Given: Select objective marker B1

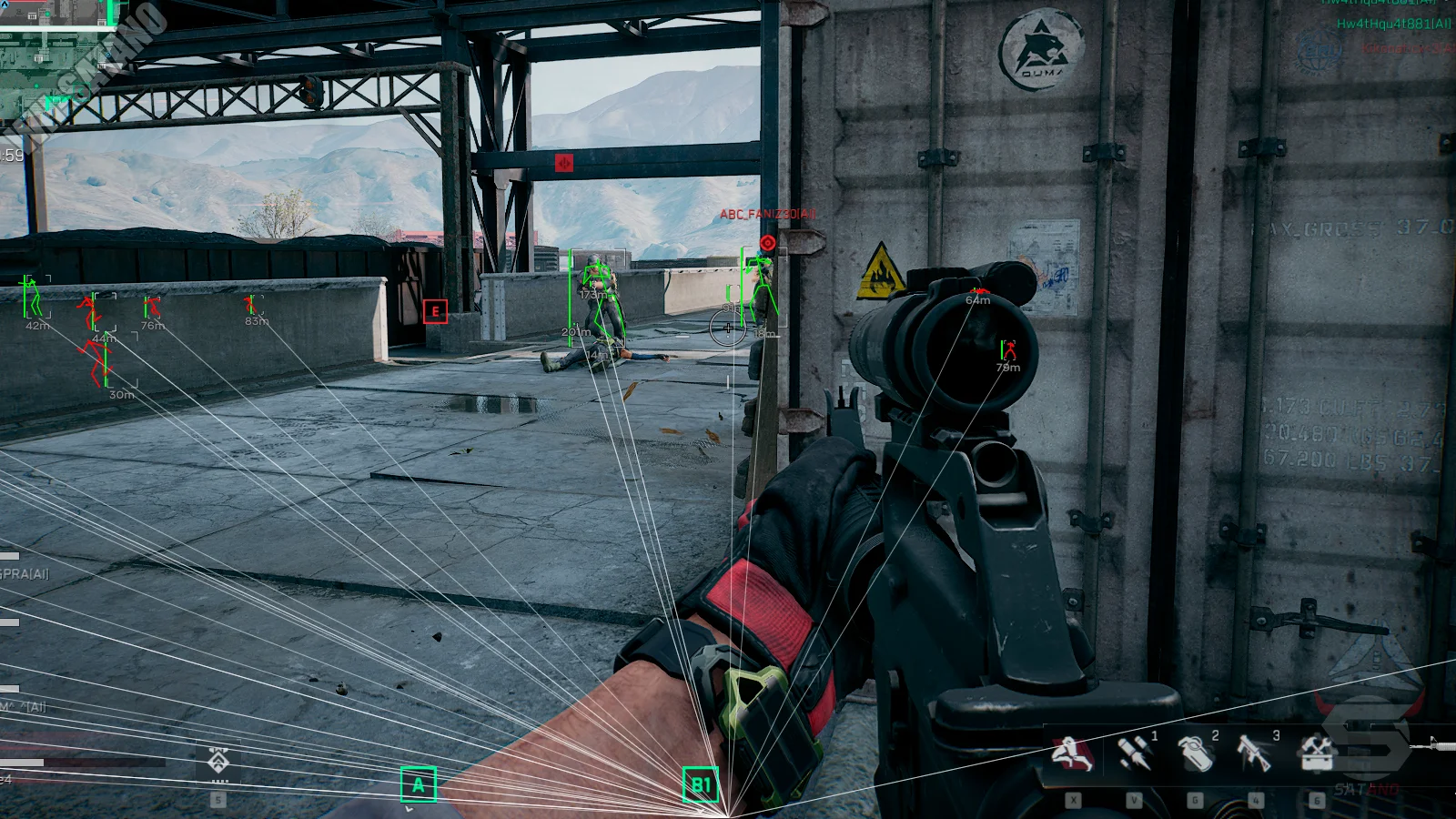Looking at the screenshot, I should [701, 784].
